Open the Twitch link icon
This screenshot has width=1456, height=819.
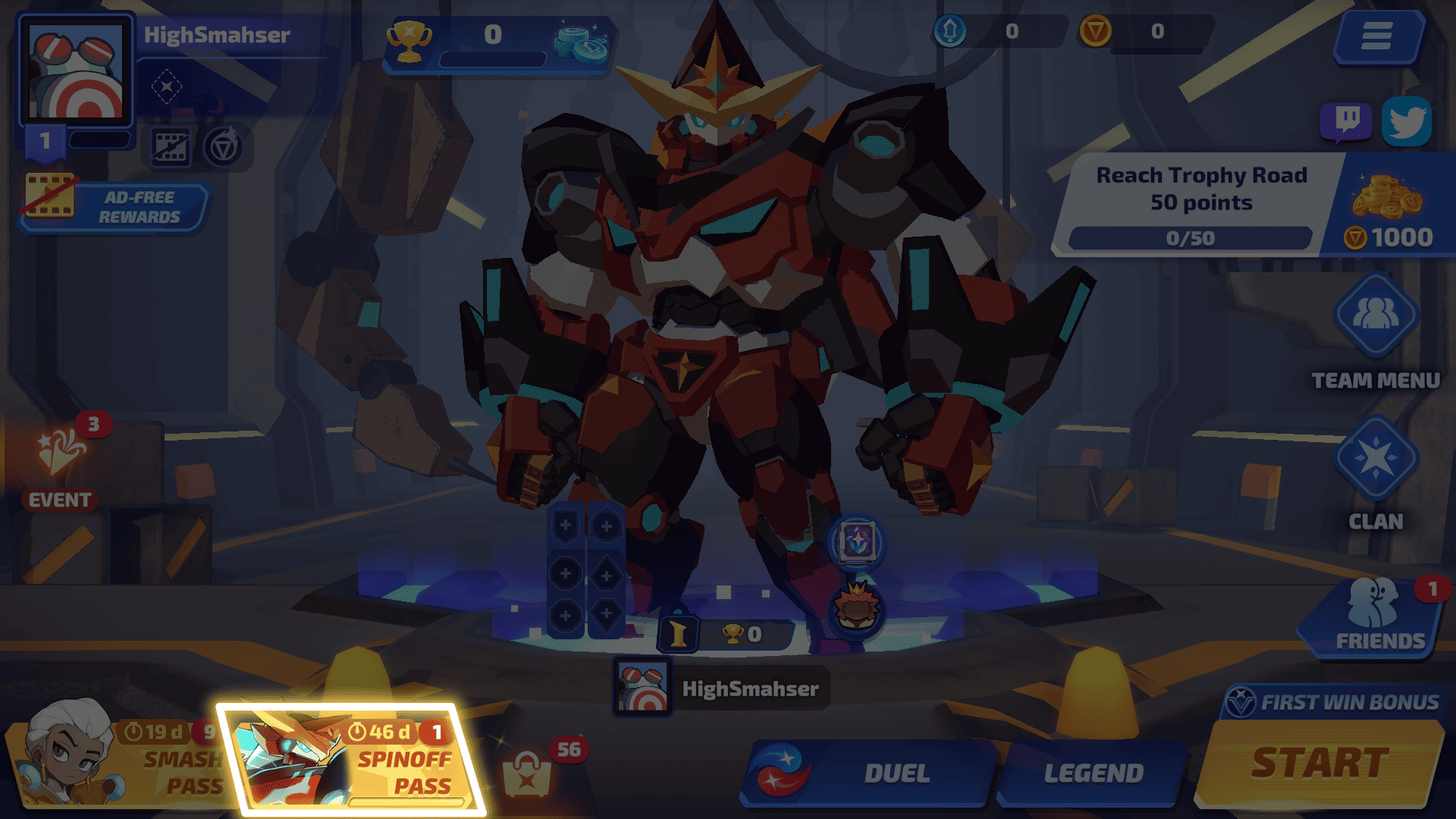1346,121
